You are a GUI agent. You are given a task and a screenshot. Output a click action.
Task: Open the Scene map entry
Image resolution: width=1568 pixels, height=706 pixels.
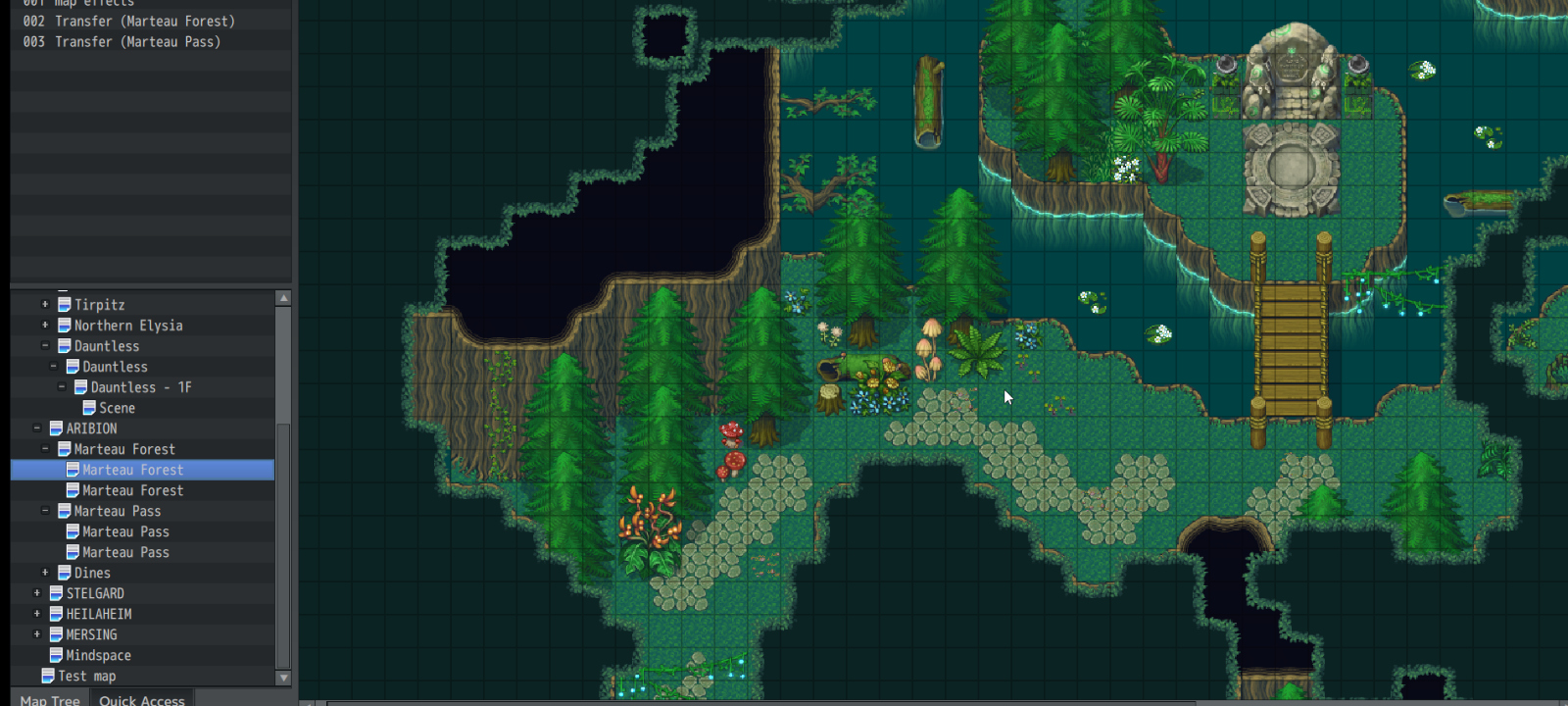(117, 408)
